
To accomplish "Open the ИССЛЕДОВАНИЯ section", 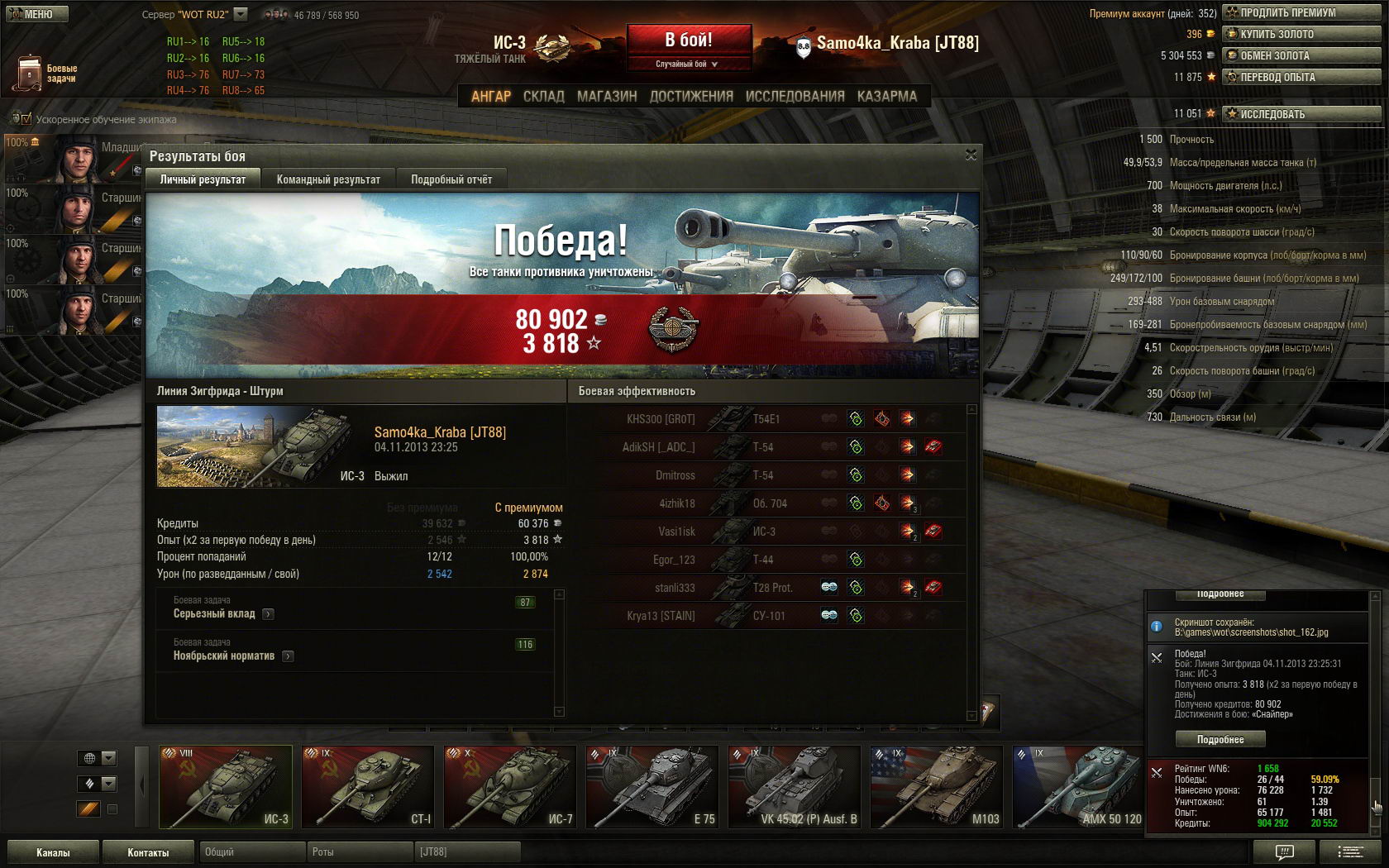I will coord(795,97).
